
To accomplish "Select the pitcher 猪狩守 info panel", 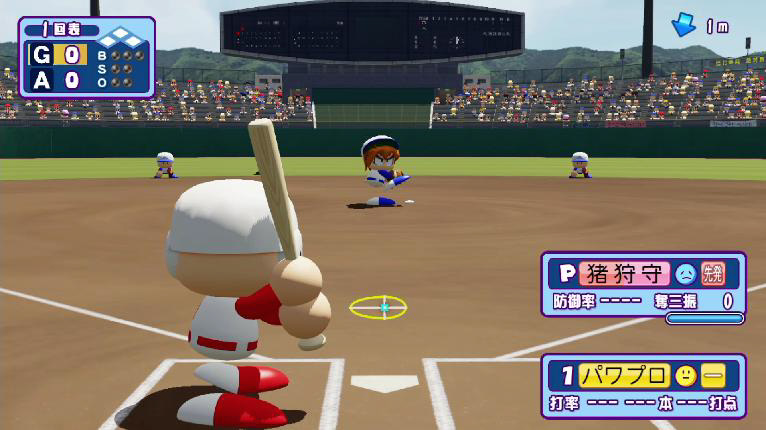I will point(643,286).
